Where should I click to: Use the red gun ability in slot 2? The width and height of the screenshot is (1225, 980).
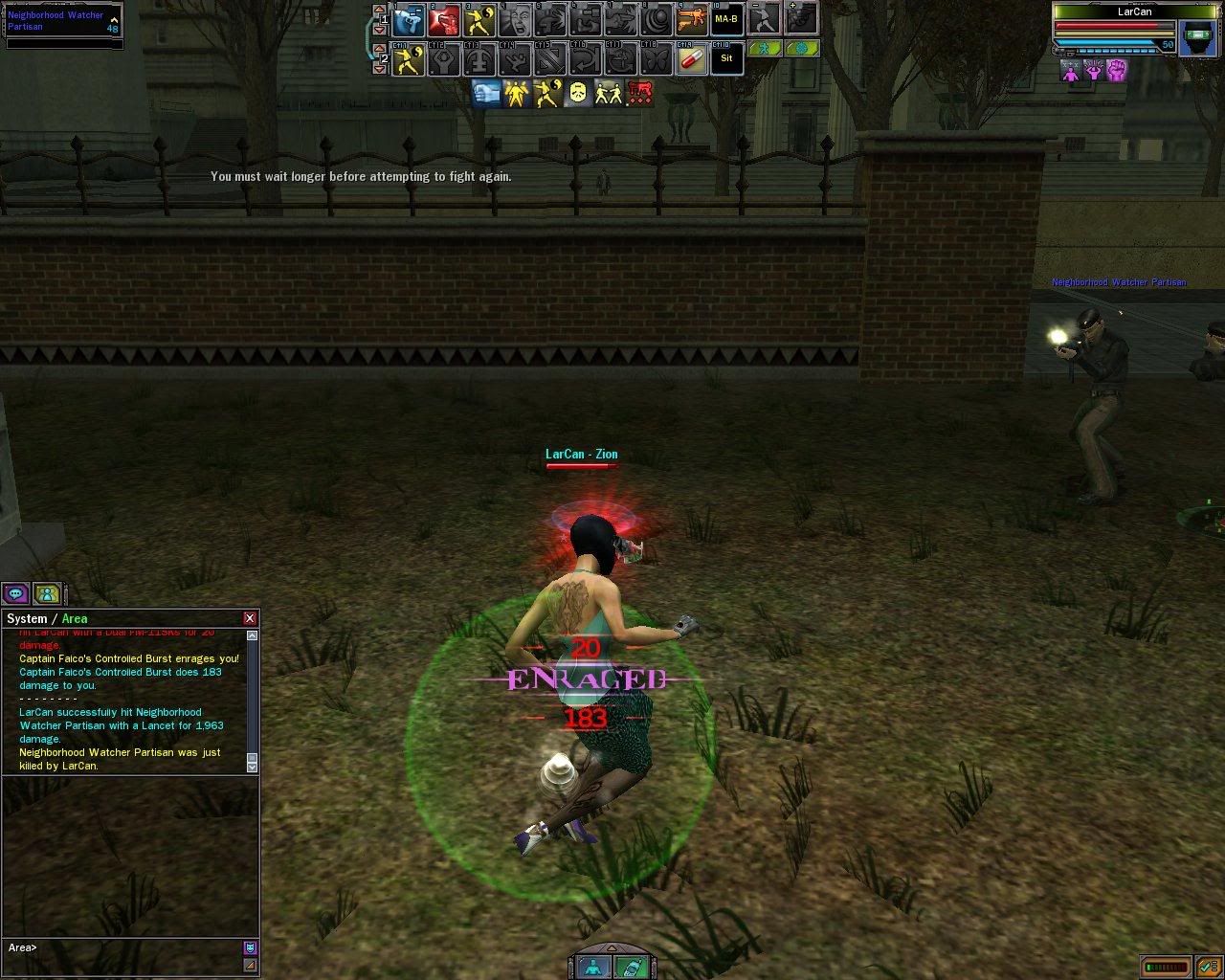444,19
